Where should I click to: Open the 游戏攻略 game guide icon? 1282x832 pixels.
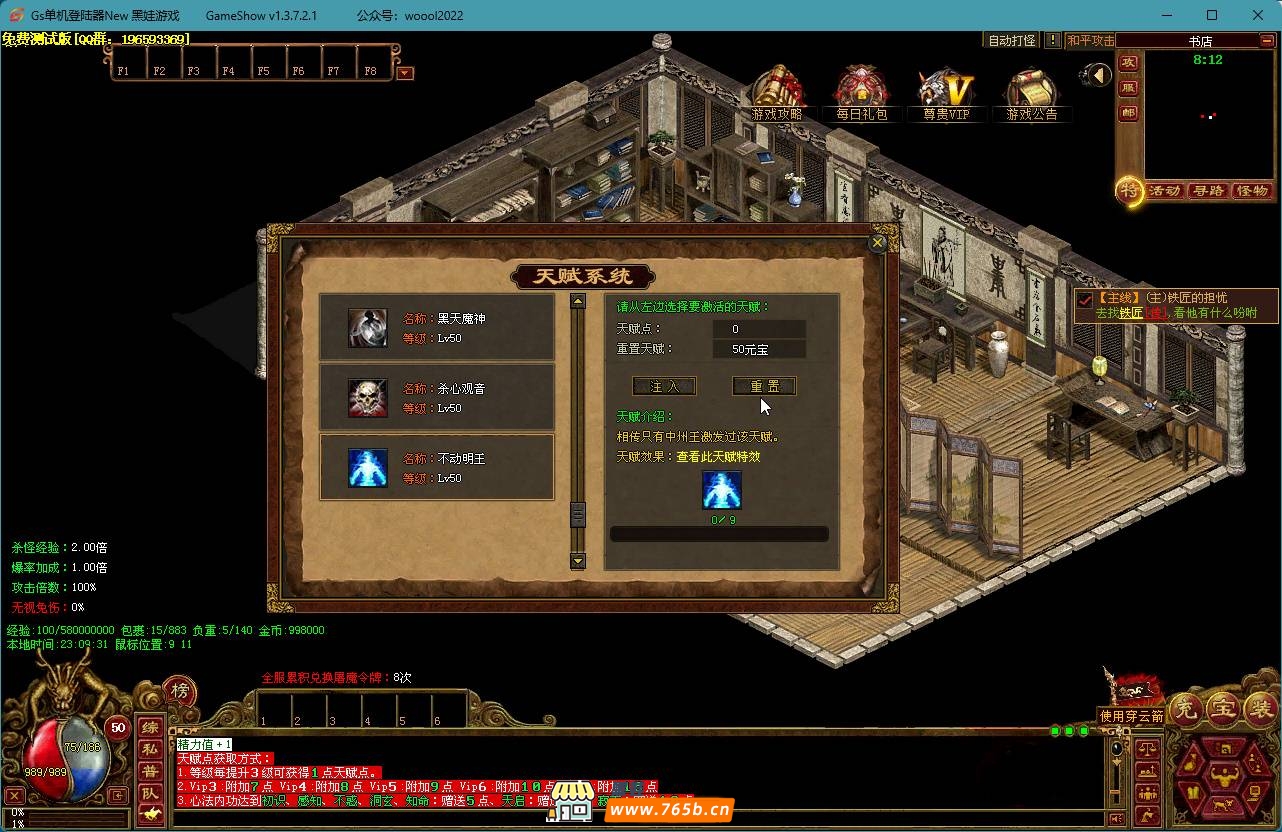click(x=777, y=94)
